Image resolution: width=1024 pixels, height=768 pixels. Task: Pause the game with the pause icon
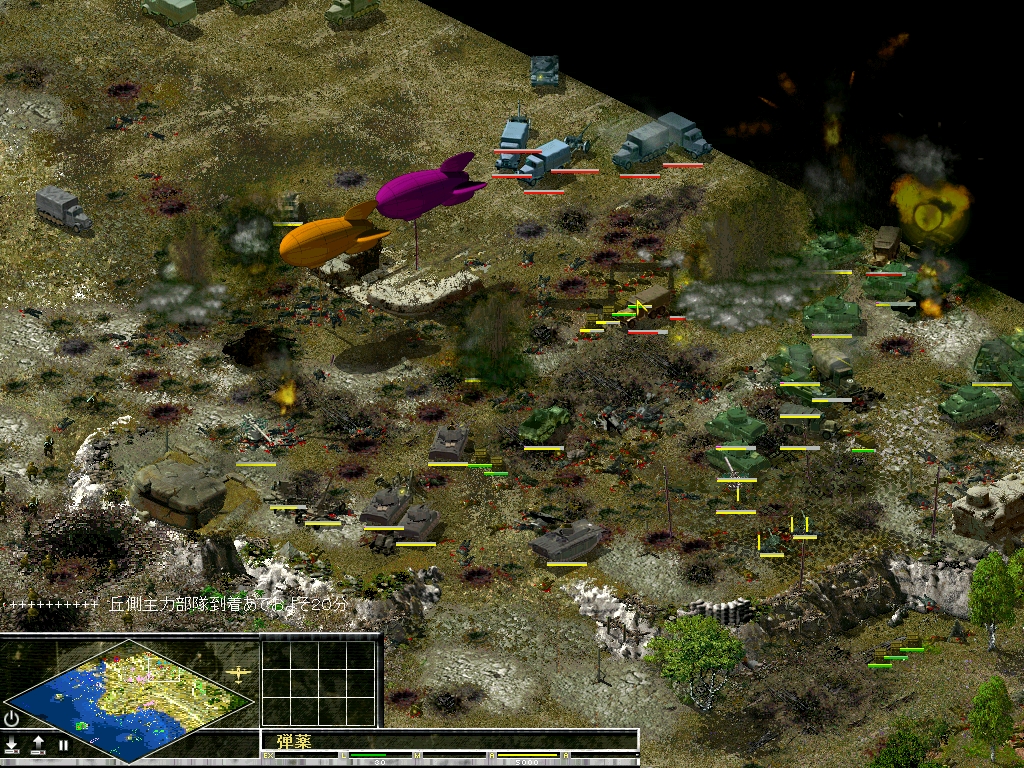point(63,745)
